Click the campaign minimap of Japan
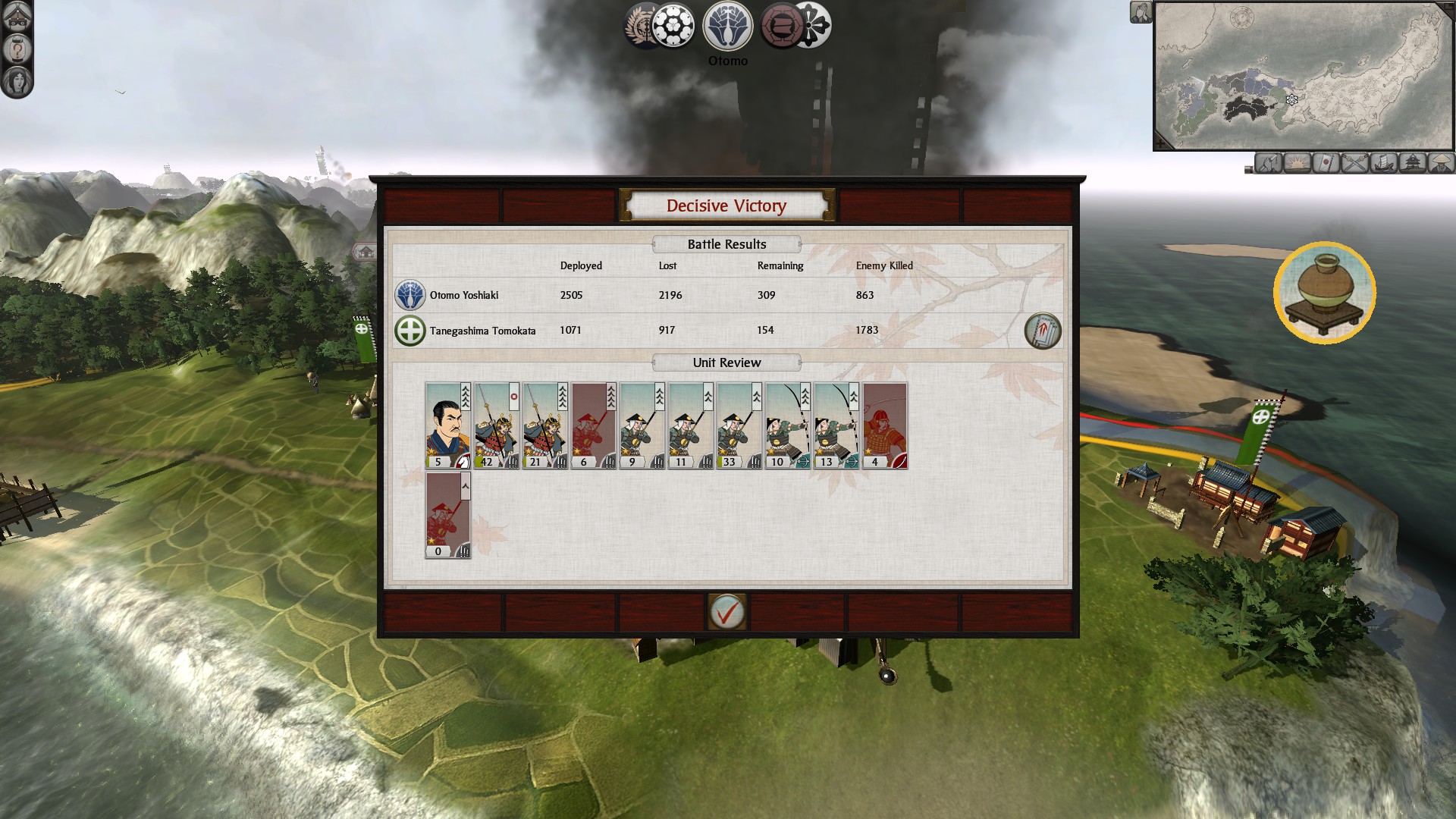The height and width of the screenshot is (819, 1456). coord(1303,74)
